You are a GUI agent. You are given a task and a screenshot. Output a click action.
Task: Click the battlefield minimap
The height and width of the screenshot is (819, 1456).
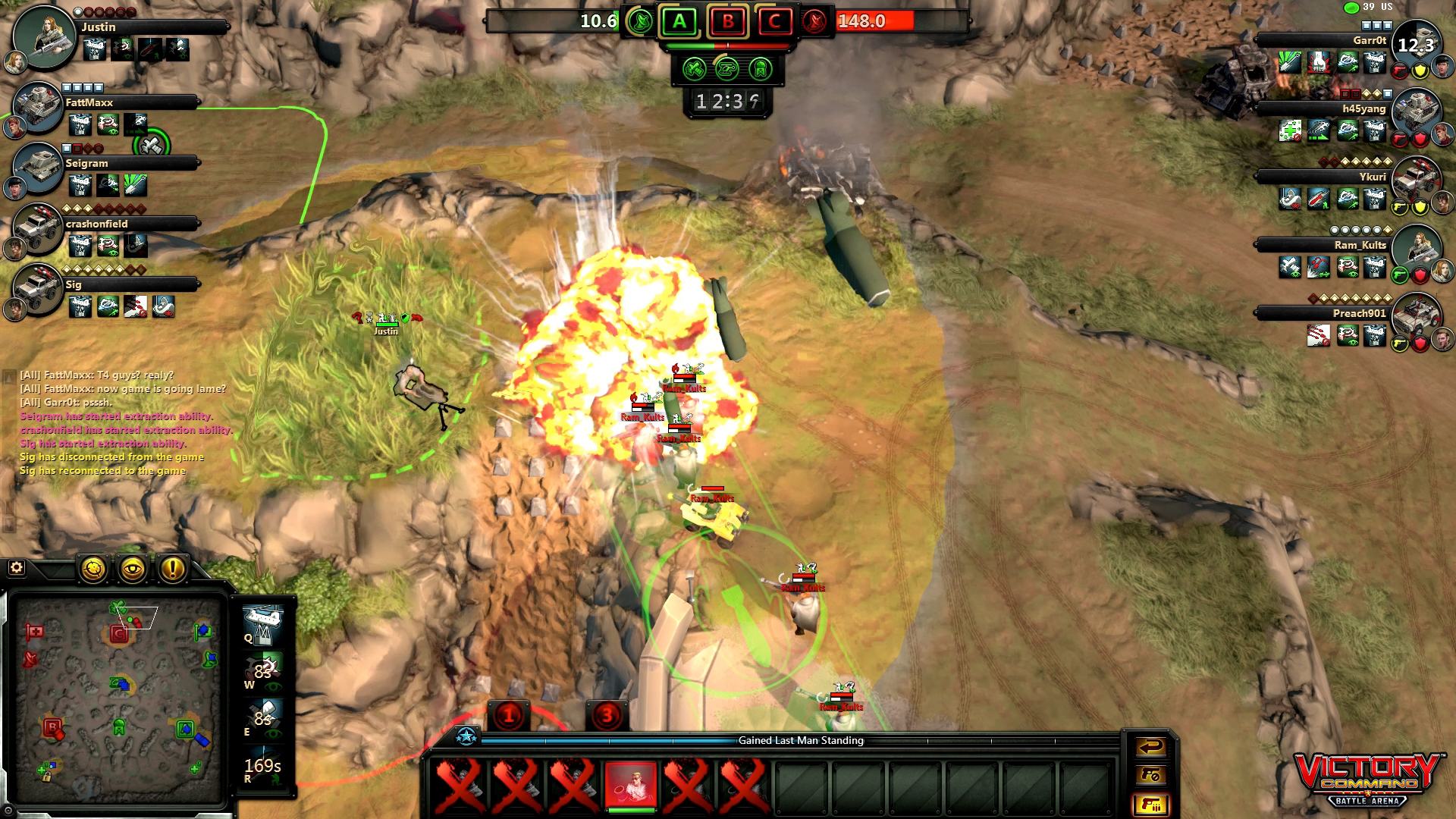coord(118,699)
